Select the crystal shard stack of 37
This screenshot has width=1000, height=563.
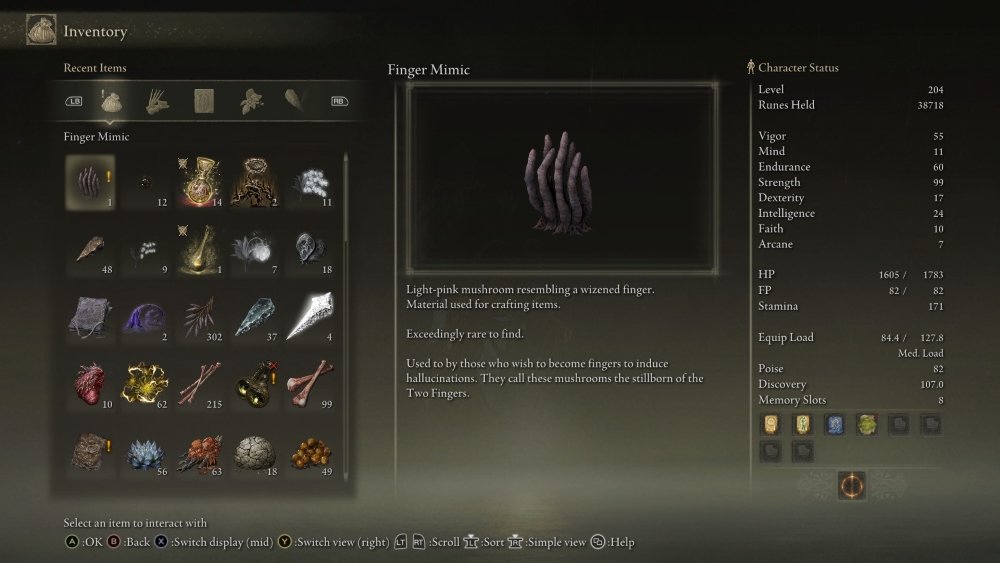tap(254, 316)
